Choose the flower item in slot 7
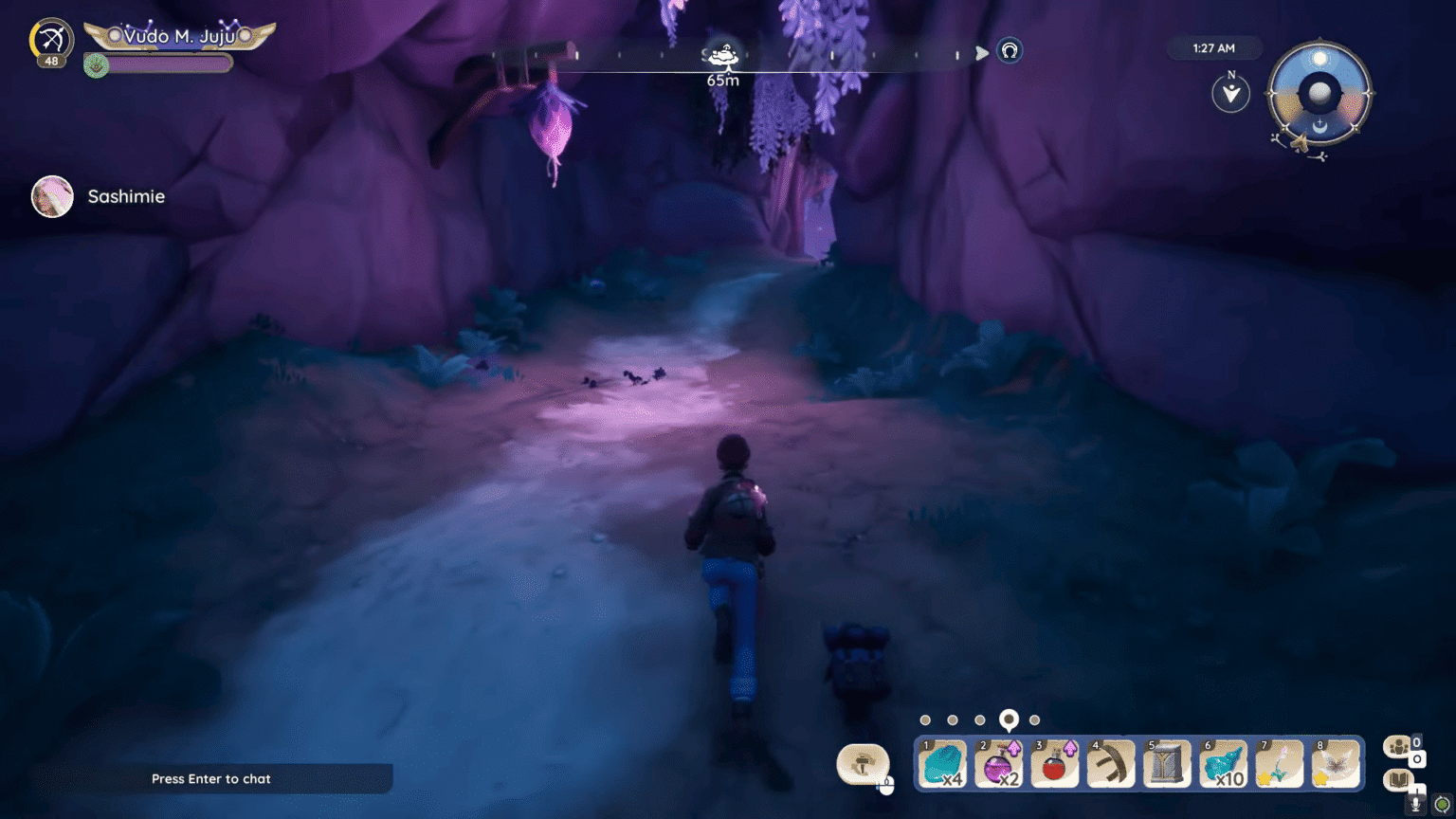Viewport: 1456px width, 819px height. pos(1279,763)
